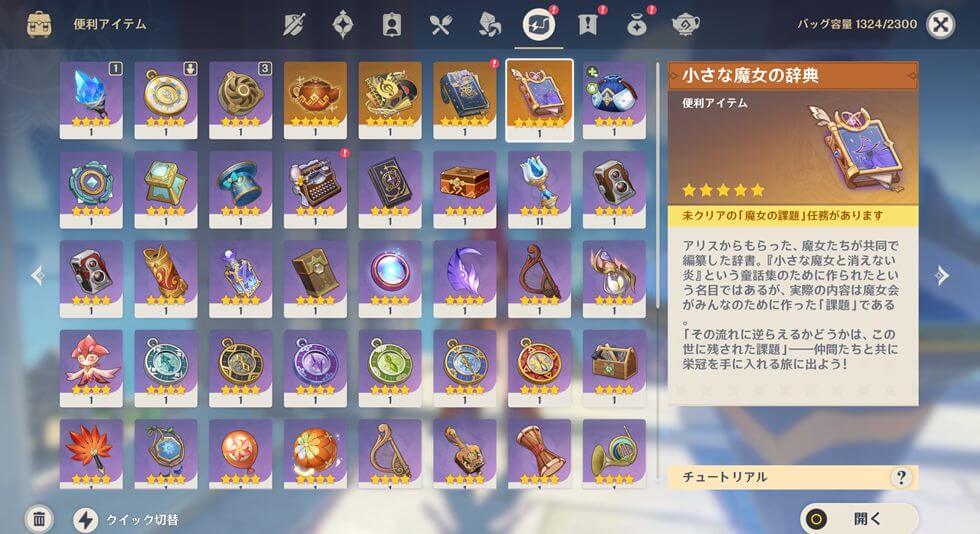Viewport: 980px width, 534px height.
Task: Go to the previous page arrow
Action: [38, 276]
